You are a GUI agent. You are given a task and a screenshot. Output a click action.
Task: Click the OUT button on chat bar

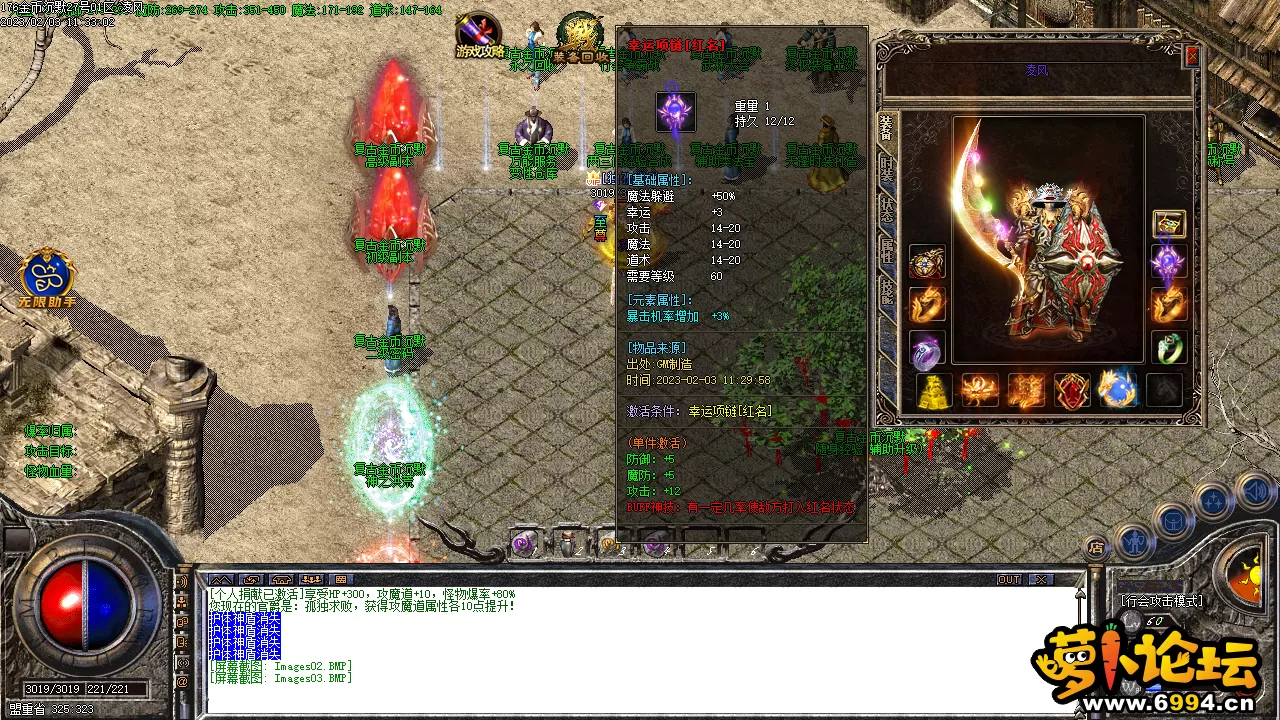[x=1009, y=580]
